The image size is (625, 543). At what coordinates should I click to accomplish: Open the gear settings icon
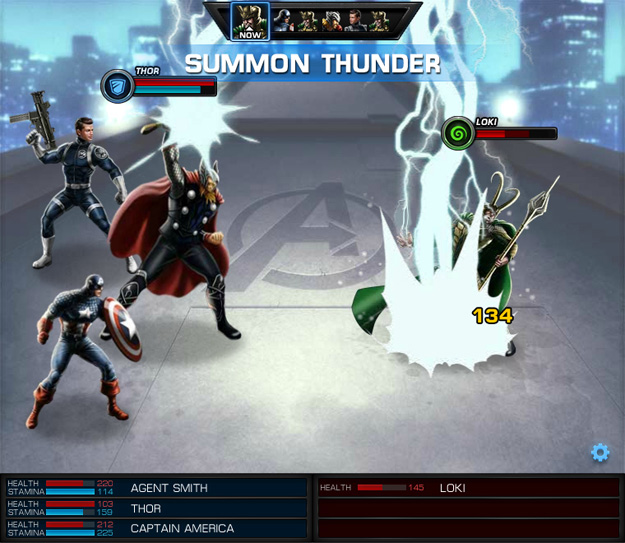600,453
